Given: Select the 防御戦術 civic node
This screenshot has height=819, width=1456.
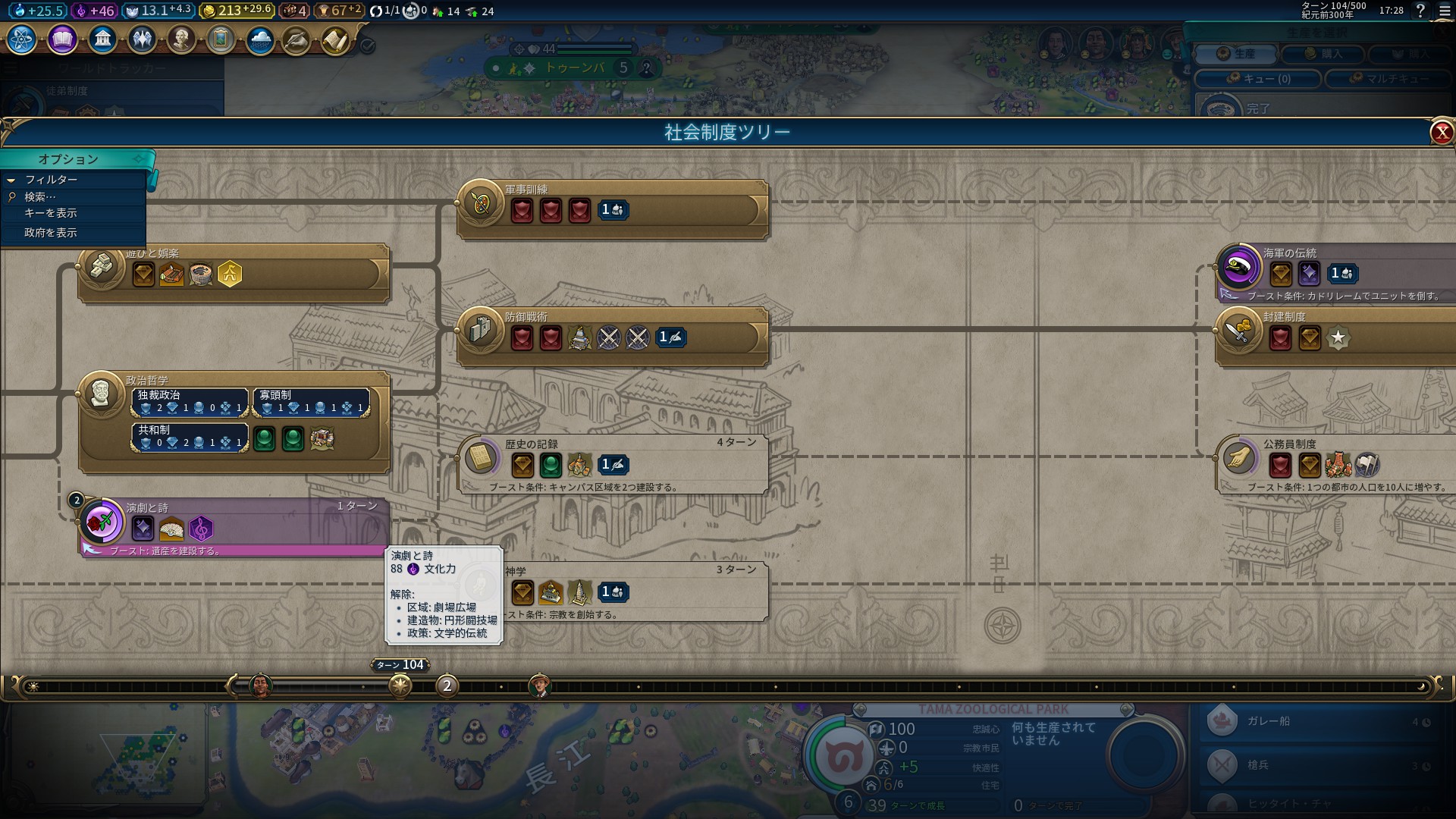Looking at the screenshot, I should pyautogui.click(x=479, y=331).
